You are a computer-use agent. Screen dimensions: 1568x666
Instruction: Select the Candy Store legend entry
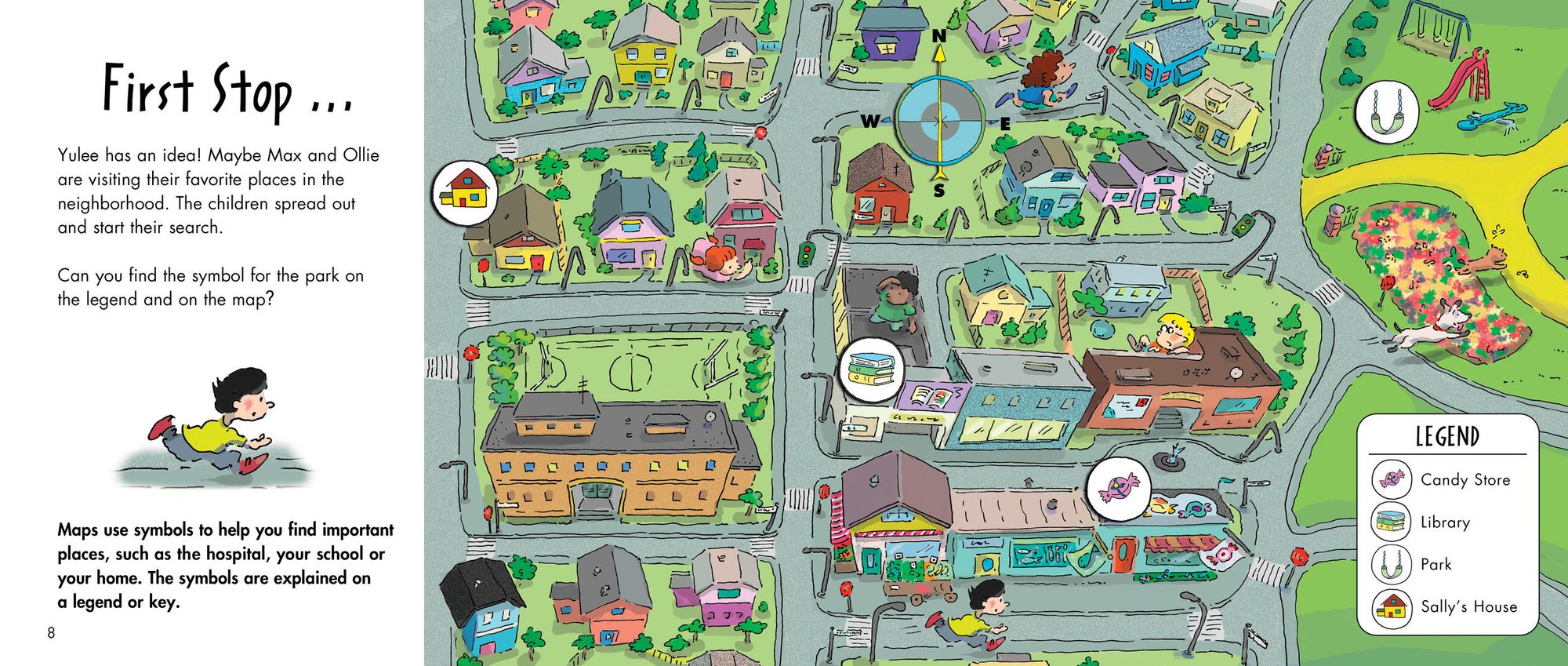click(1443, 479)
